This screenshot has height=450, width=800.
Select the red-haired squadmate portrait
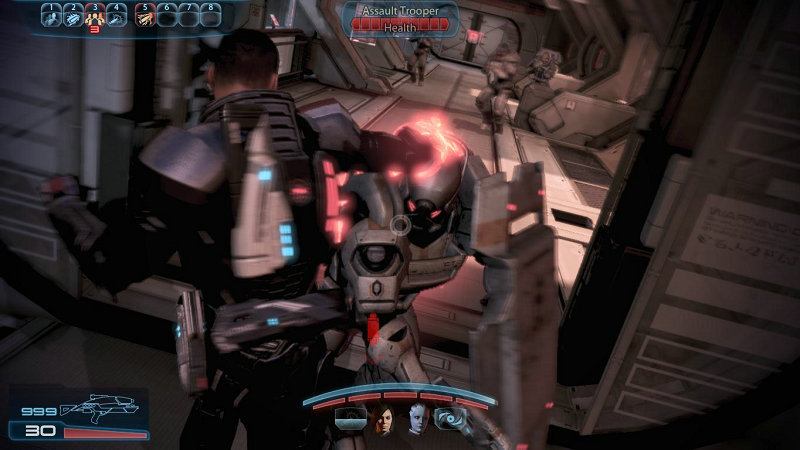(x=382, y=420)
